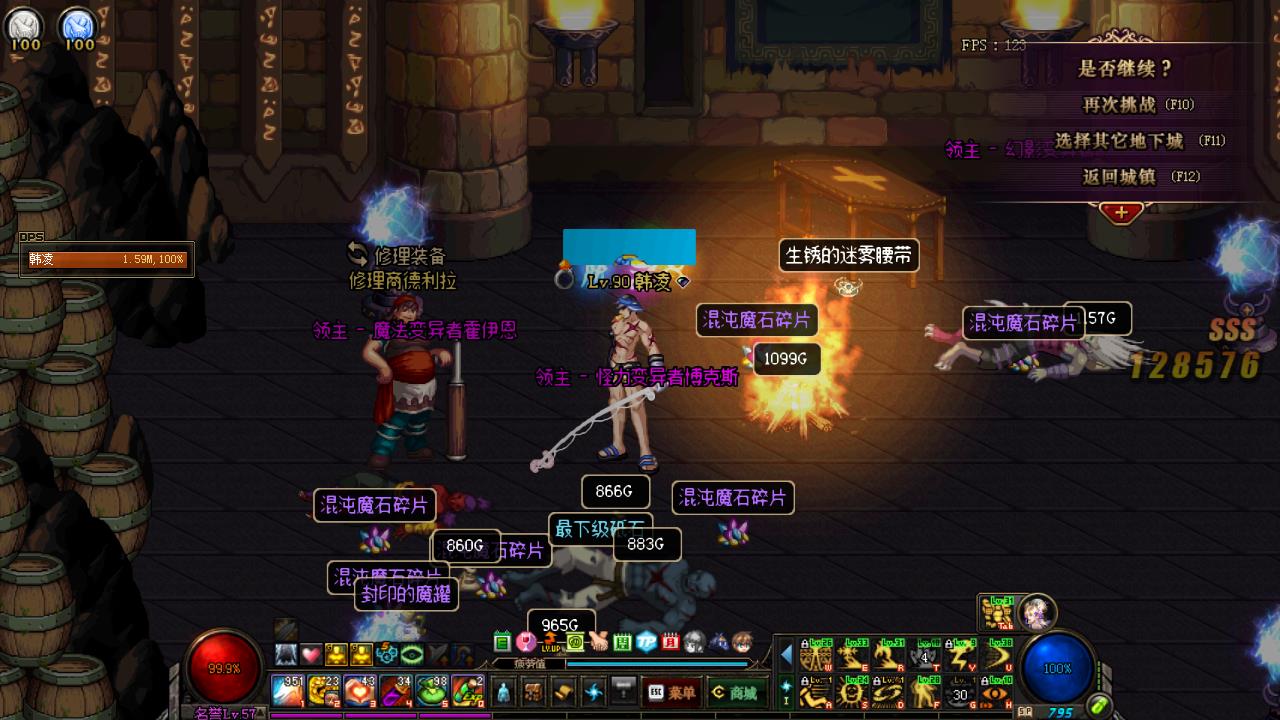Activate the crescent slash skill on U
Viewport: 1280px width, 720px height.
(x=998, y=655)
